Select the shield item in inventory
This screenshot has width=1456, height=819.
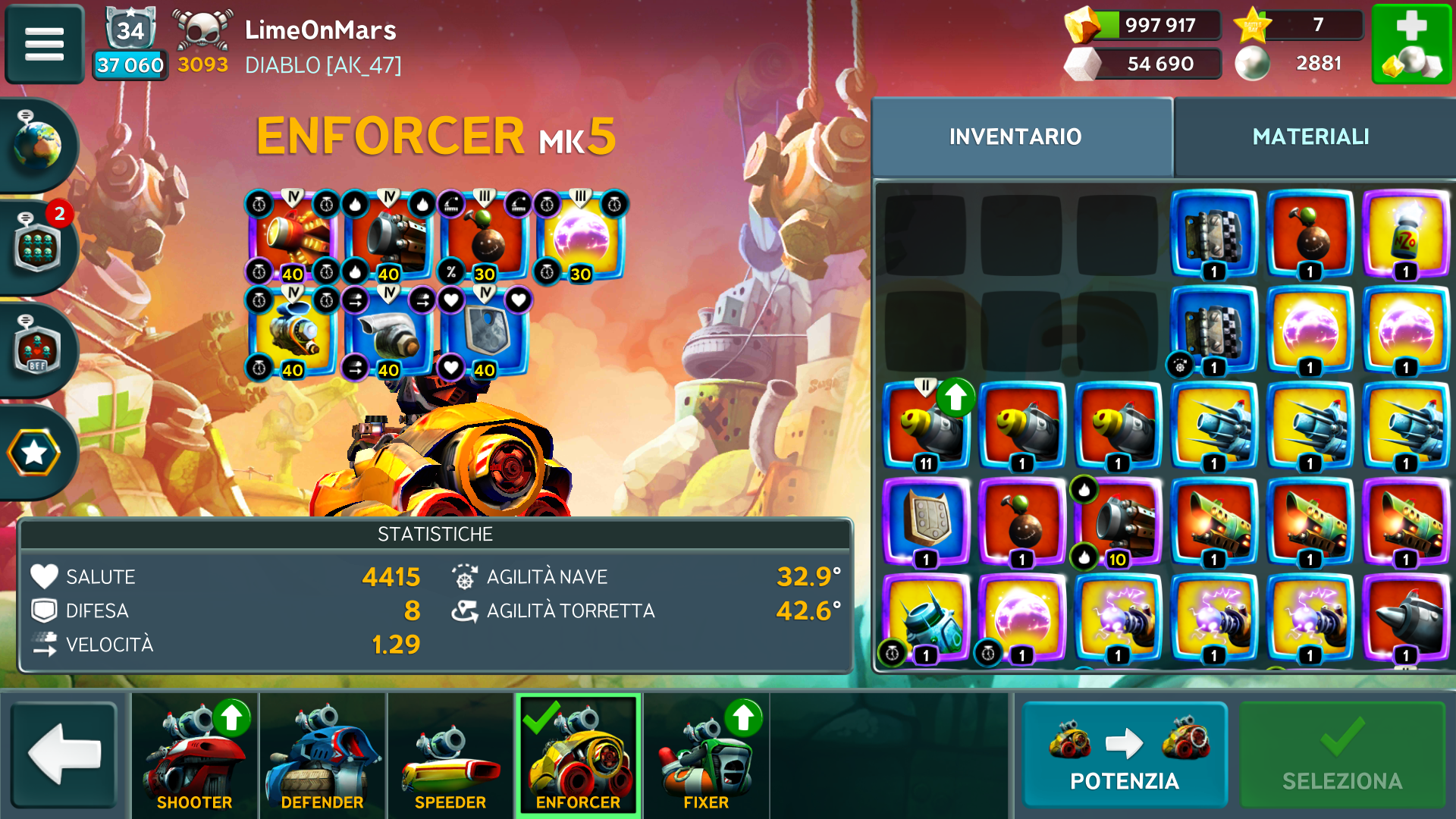(x=926, y=522)
